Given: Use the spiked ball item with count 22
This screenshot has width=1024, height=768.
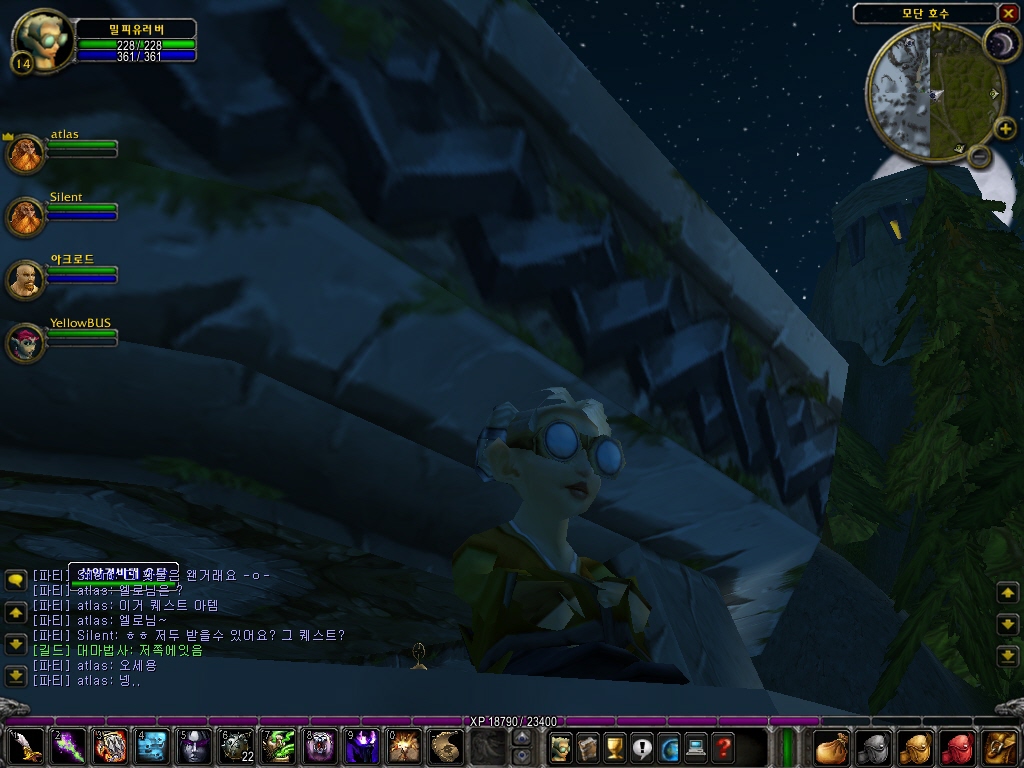Looking at the screenshot, I should [235, 746].
